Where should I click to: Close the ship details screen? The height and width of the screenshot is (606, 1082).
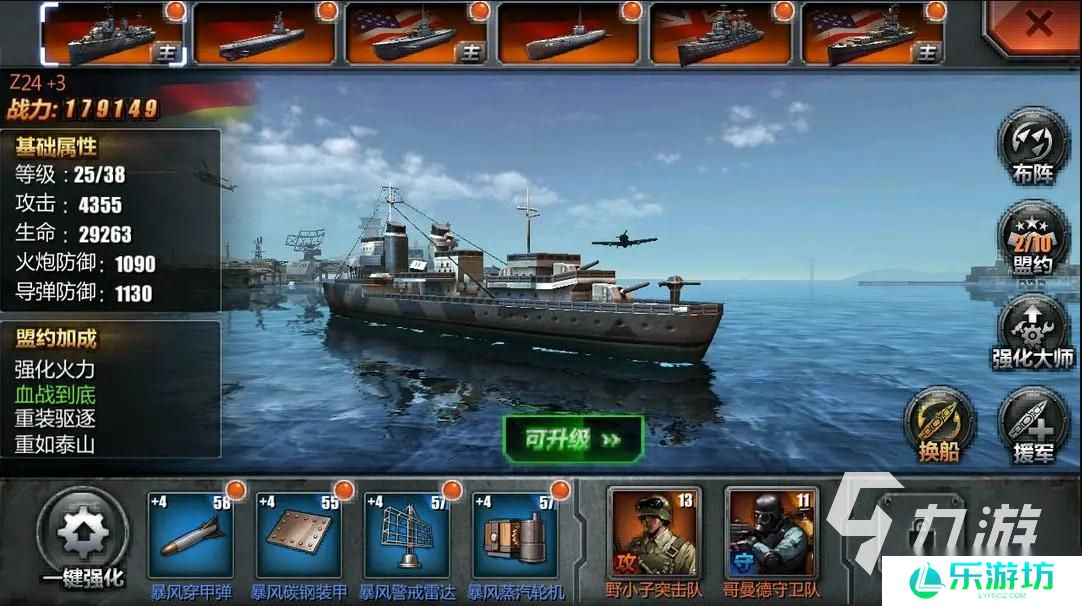tap(1036, 25)
